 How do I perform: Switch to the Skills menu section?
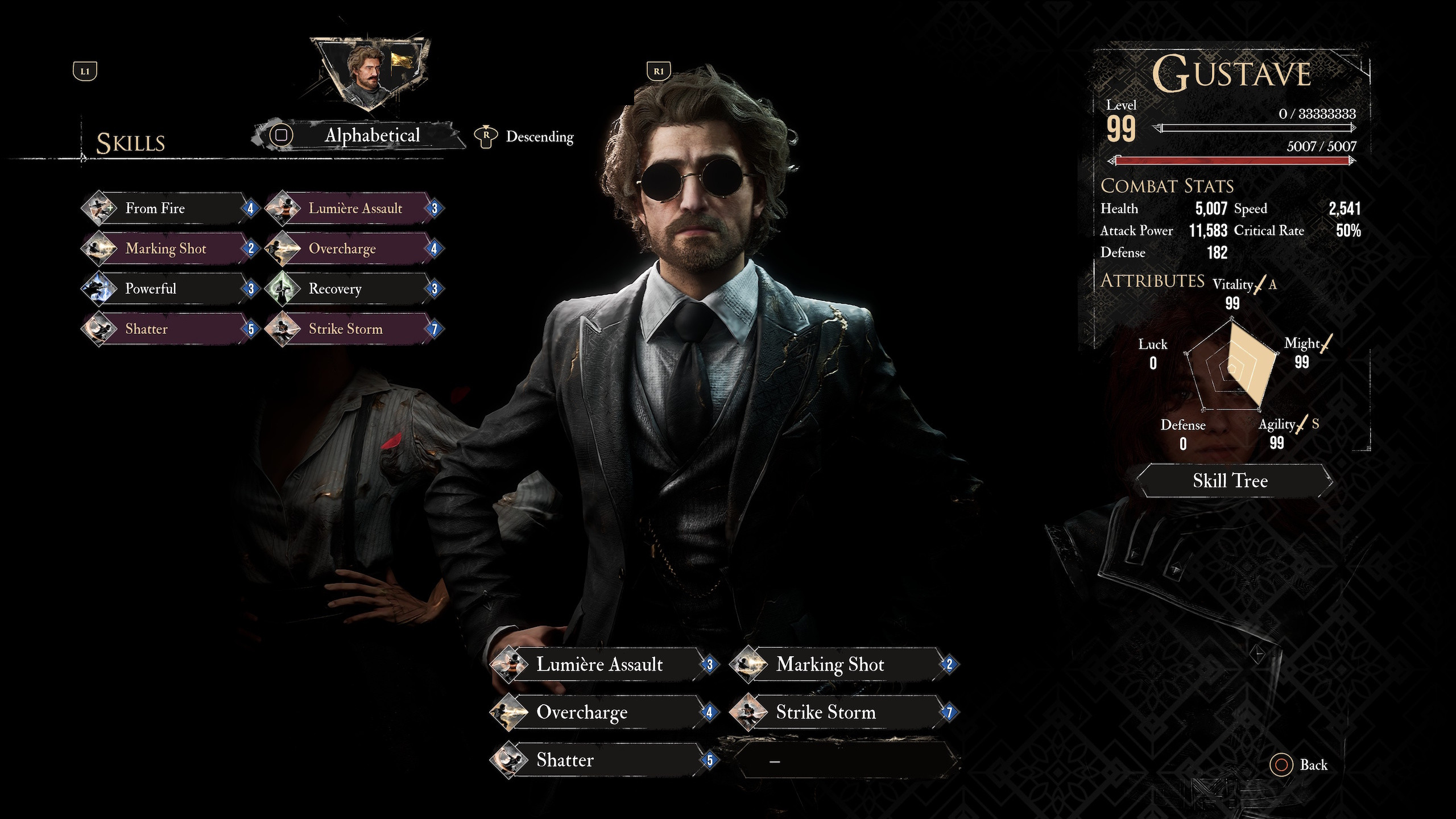point(130,142)
